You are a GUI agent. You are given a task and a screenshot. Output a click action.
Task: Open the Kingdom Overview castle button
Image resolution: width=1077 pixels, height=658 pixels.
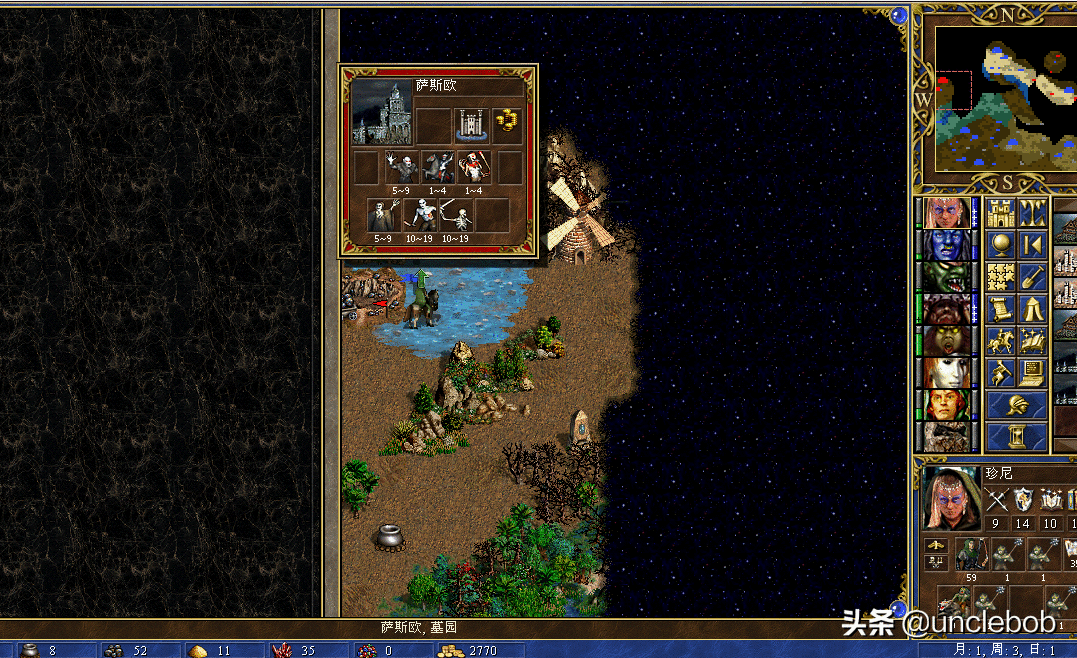1001,213
